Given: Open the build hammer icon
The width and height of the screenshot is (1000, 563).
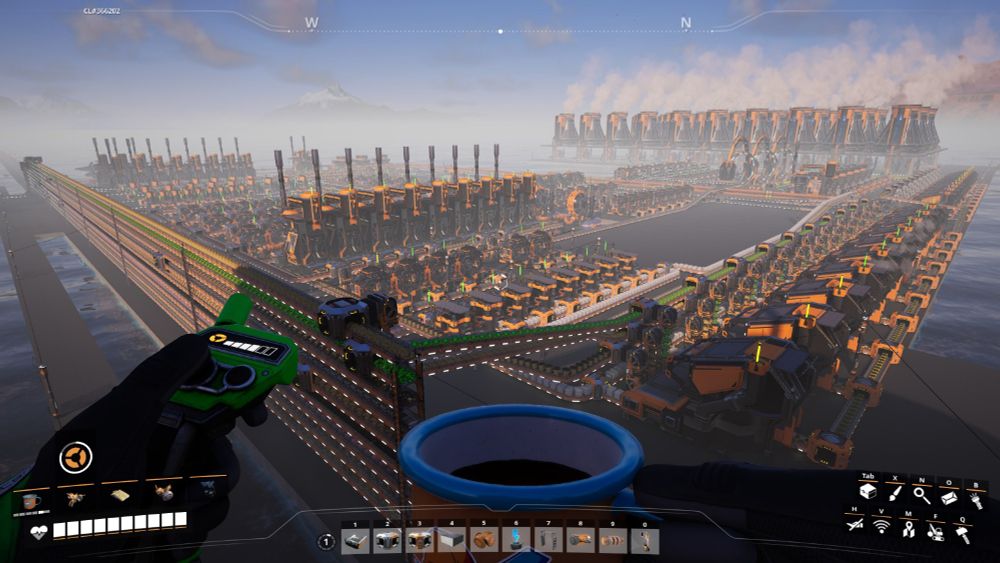Looking at the screenshot, I should [962, 534].
